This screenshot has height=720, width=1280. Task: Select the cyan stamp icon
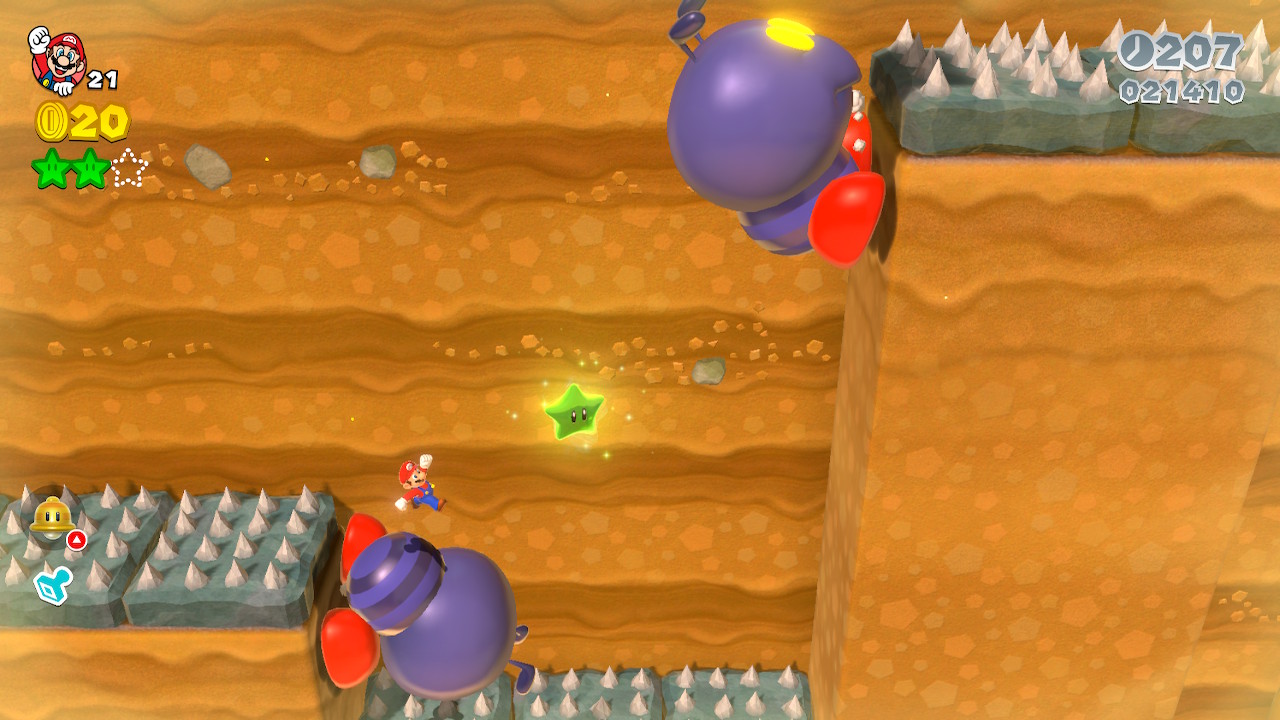tap(50, 585)
